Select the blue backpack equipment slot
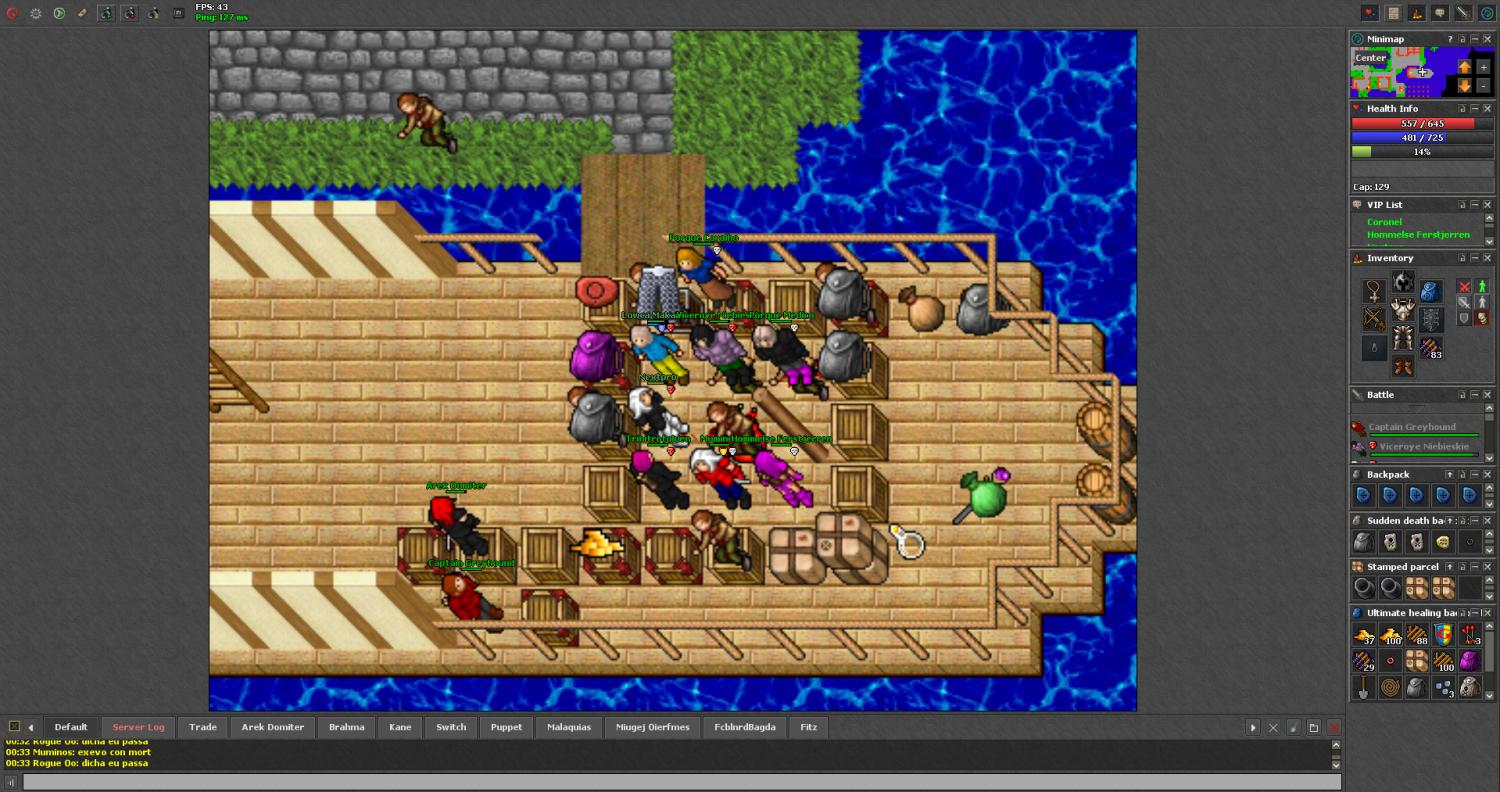Viewport: 1500px width, 792px height. pyautogui.click(x=1431, y=291)
